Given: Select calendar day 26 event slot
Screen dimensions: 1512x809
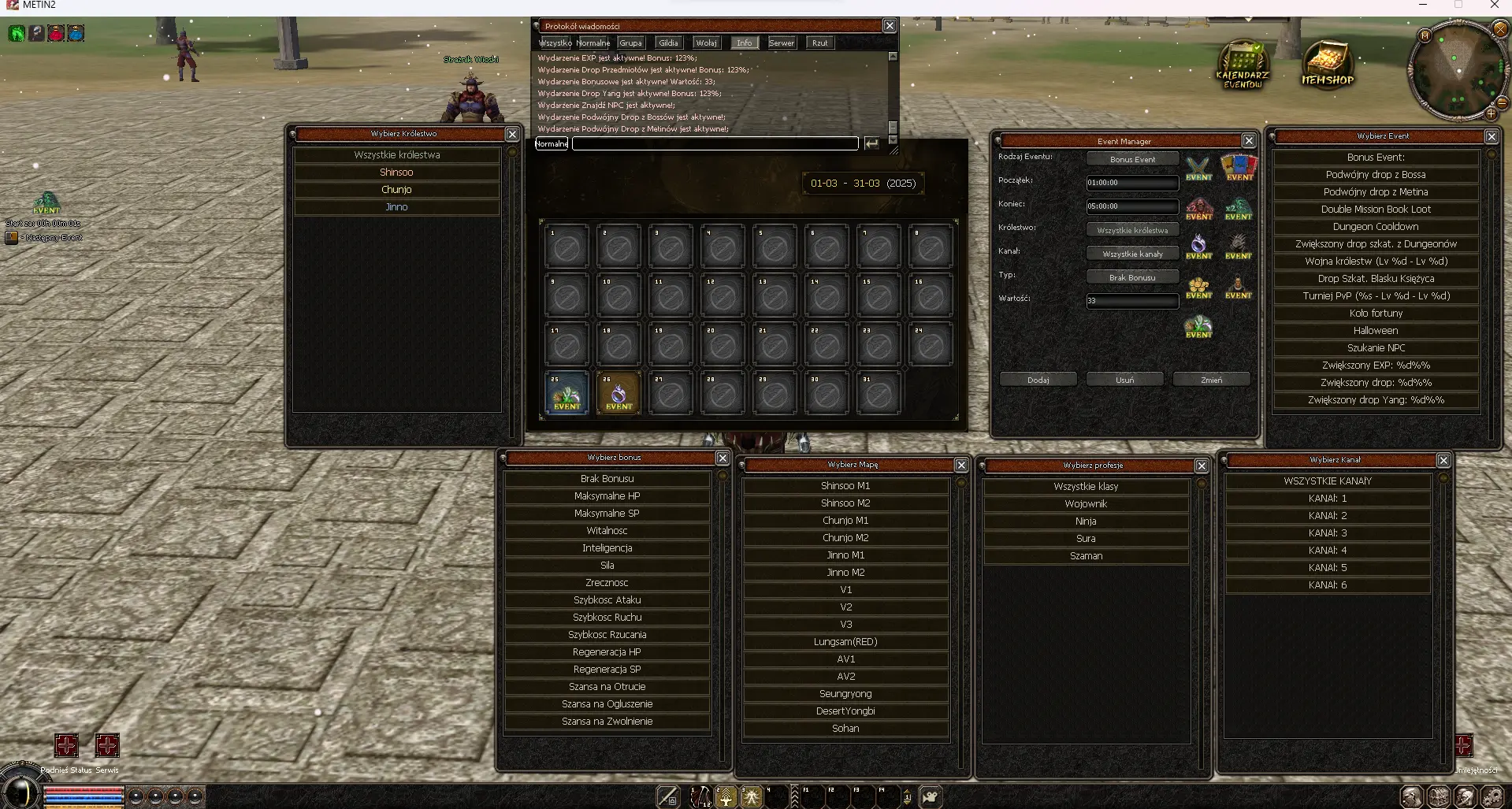Looking at the screenshot, I should click(619, 393).
